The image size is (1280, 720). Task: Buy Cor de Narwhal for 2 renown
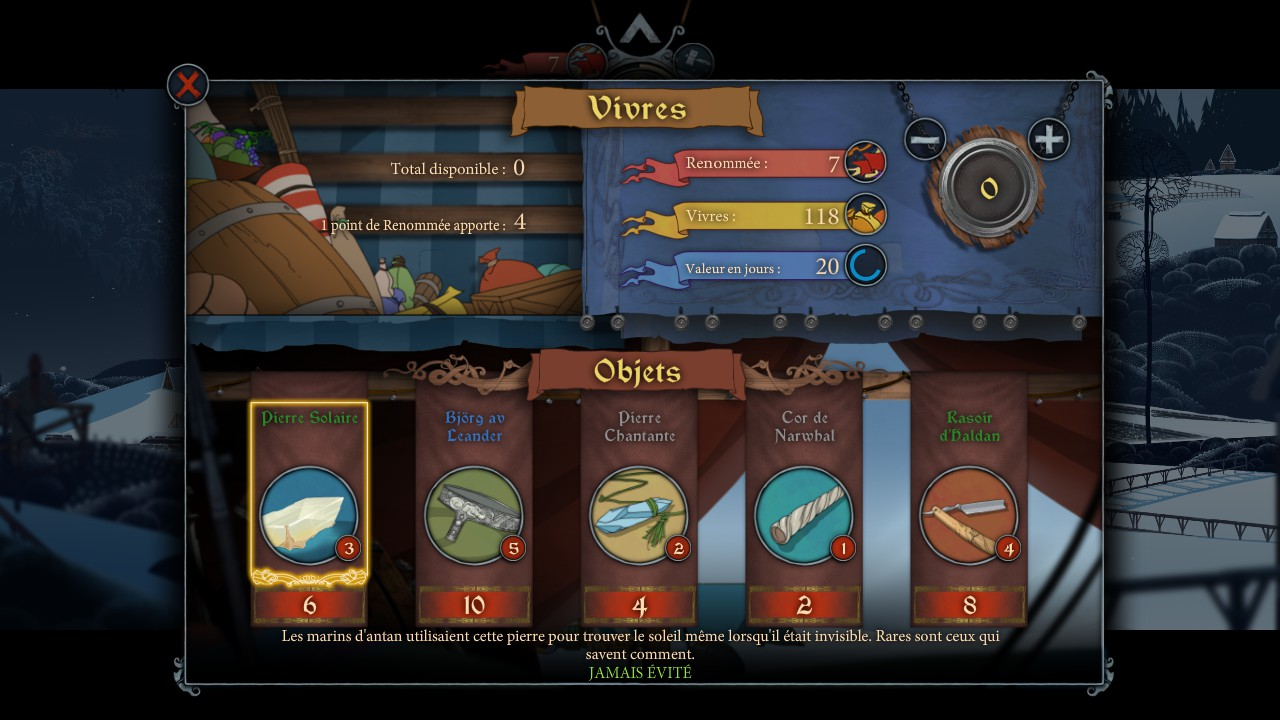click(804, 605)
